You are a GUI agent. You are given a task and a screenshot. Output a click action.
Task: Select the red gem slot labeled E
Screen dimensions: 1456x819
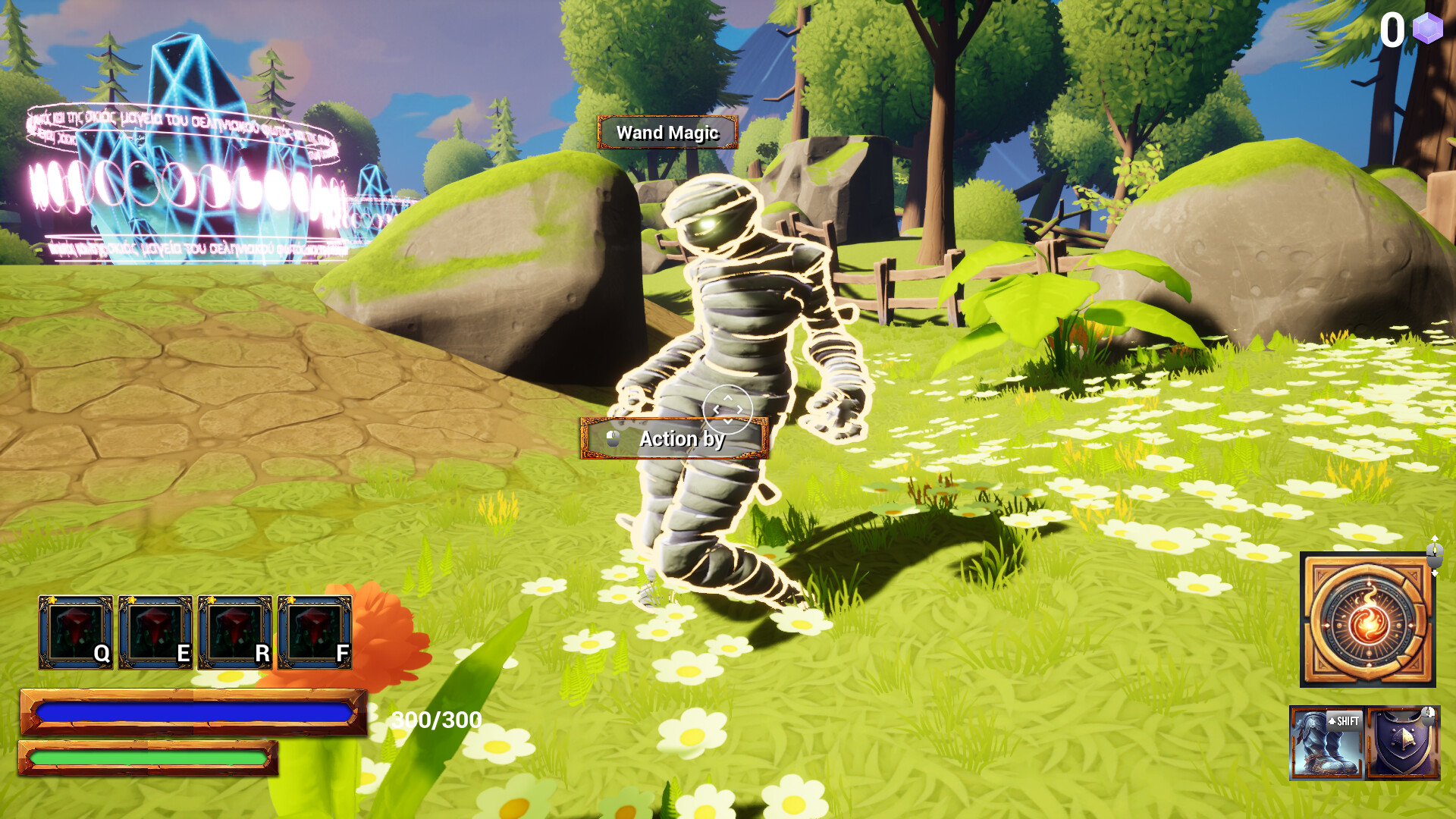point(155,632)
